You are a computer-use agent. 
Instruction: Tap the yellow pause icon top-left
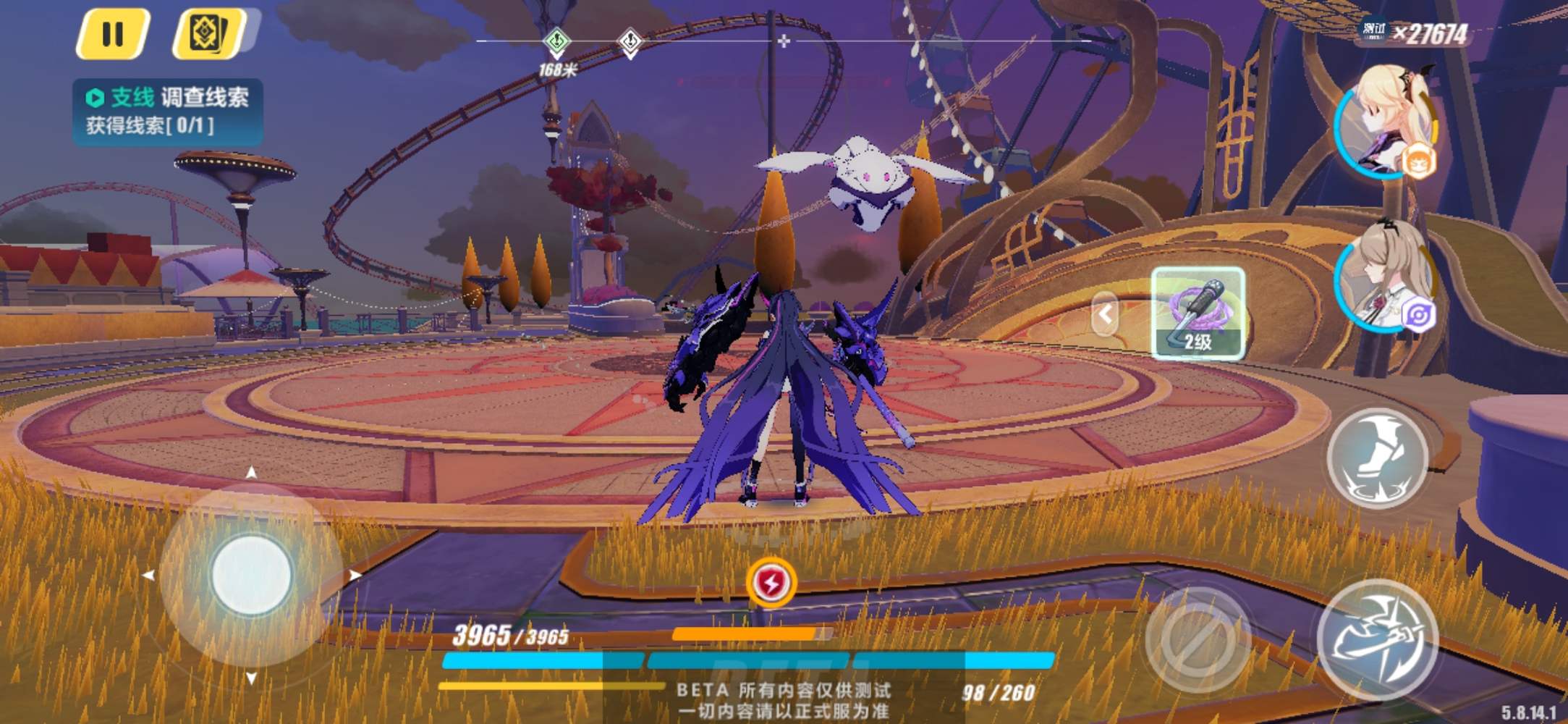click(114, 33)
